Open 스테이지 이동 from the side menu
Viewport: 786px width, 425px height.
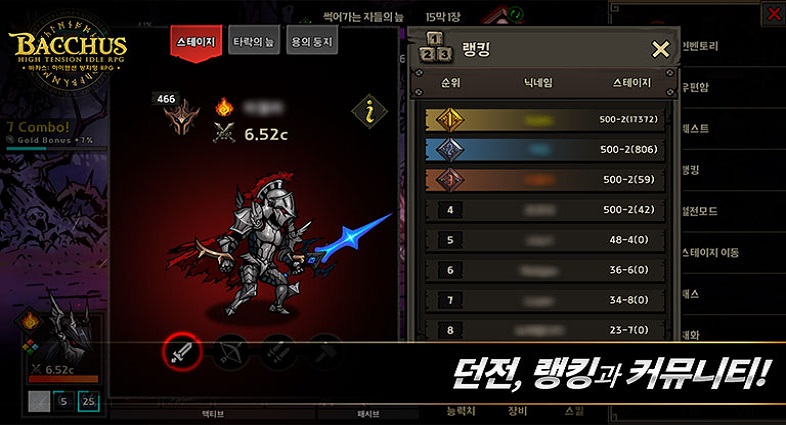point(711,253)
